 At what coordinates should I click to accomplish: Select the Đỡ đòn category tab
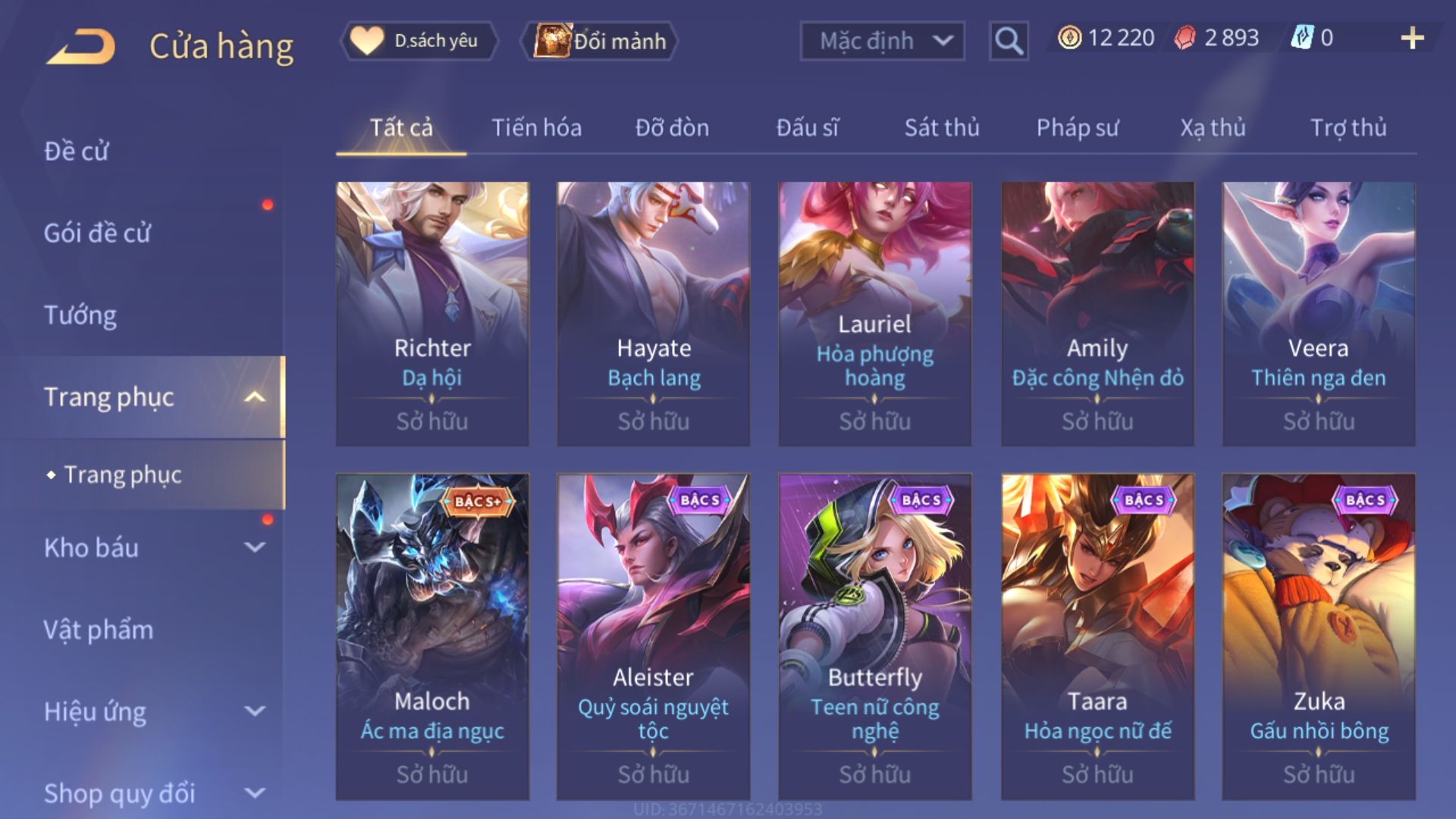coord(672,127)
